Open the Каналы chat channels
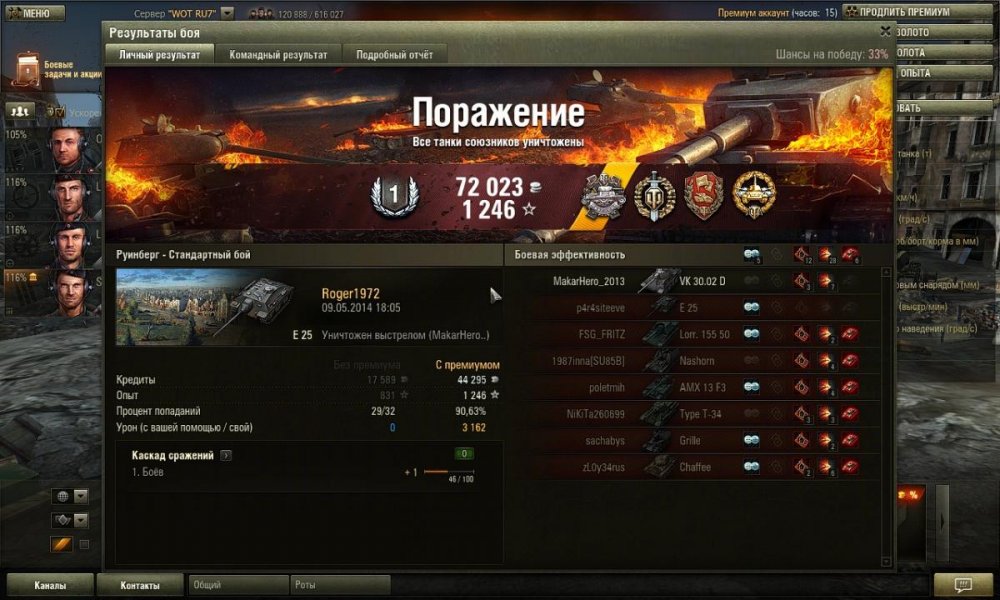Screen dimensions: 1000x600 pos(50,585)
